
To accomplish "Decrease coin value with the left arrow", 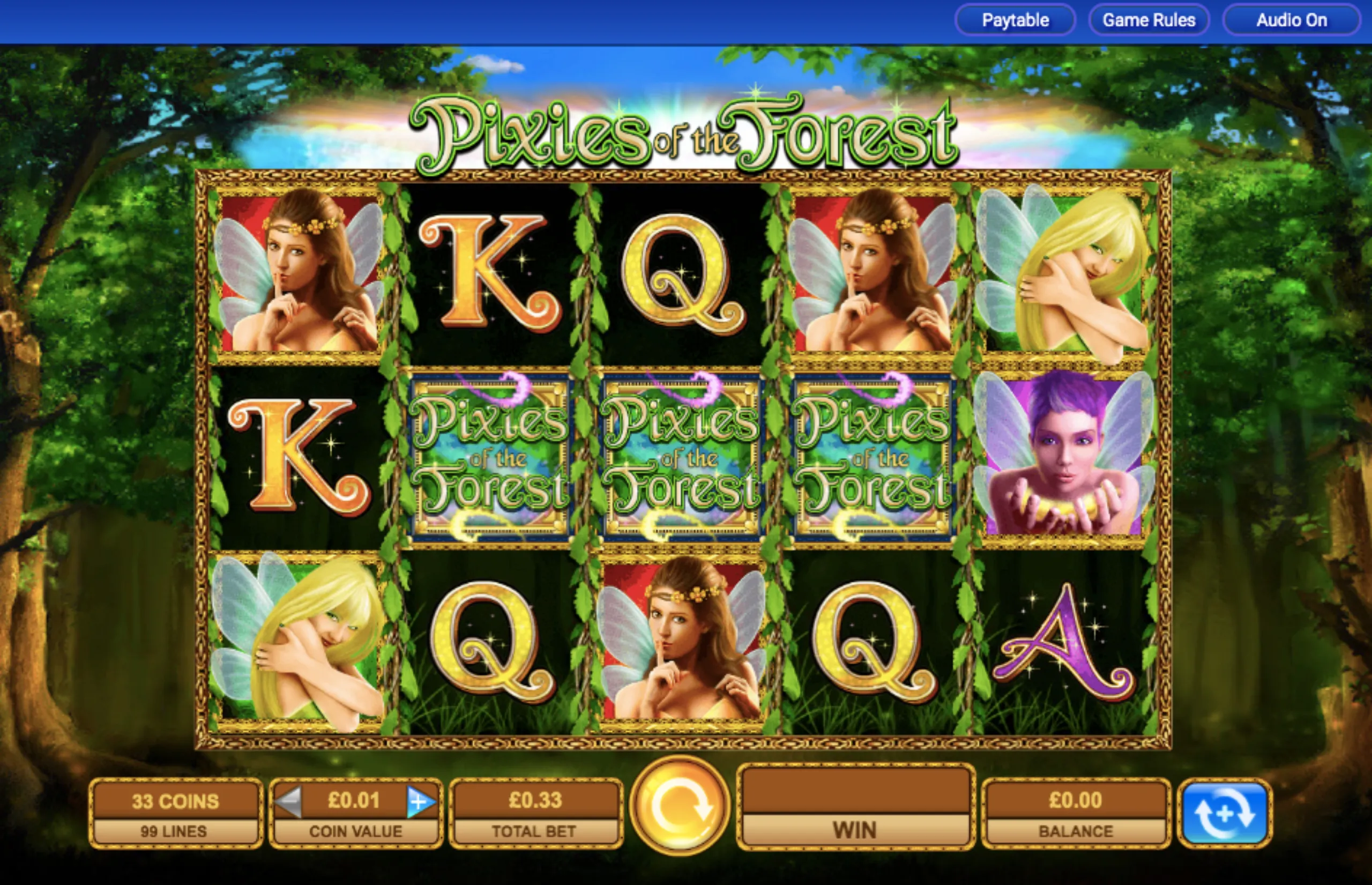I will 289,800.
